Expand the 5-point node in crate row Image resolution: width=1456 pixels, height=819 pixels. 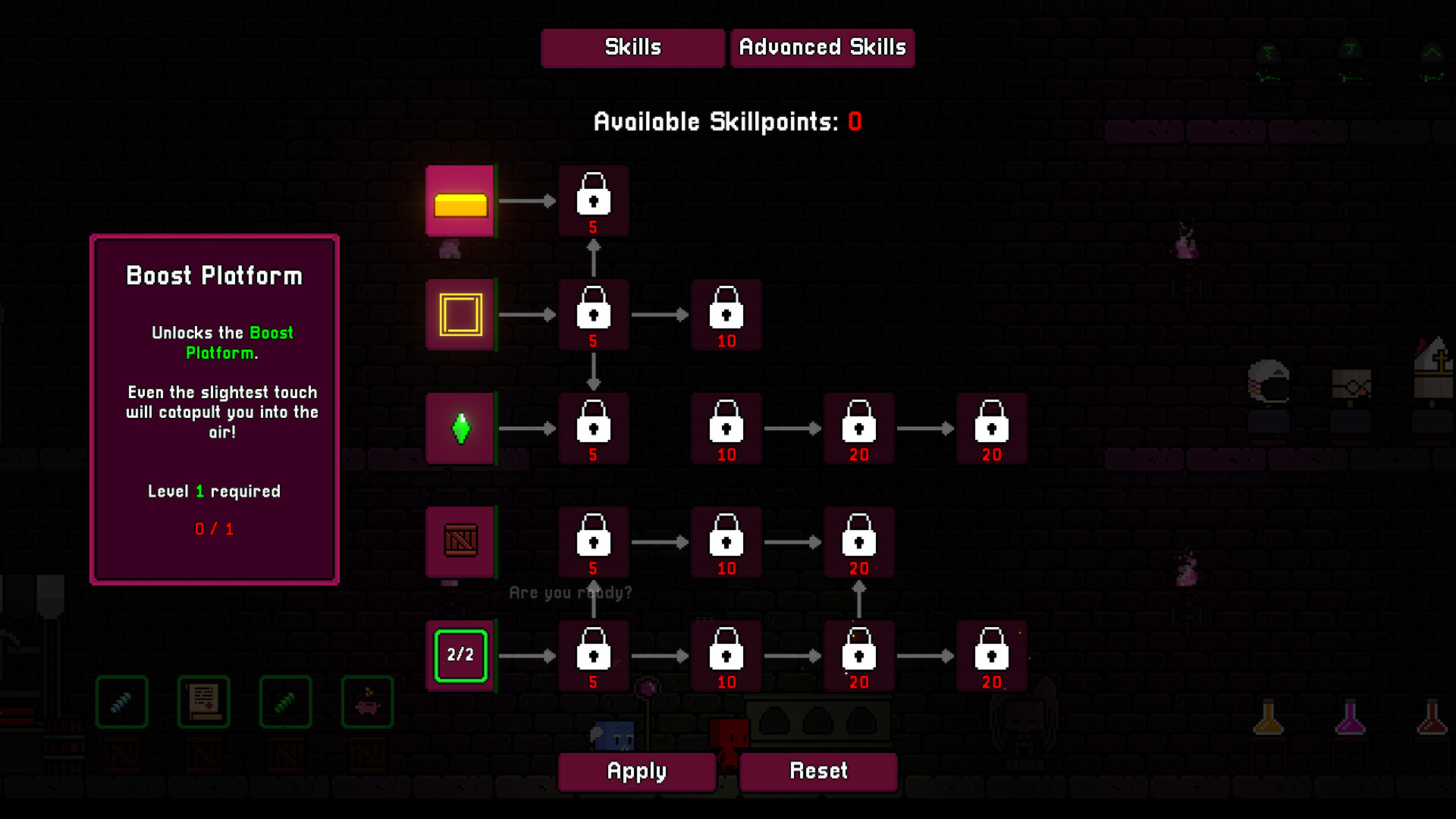(594, 542)
